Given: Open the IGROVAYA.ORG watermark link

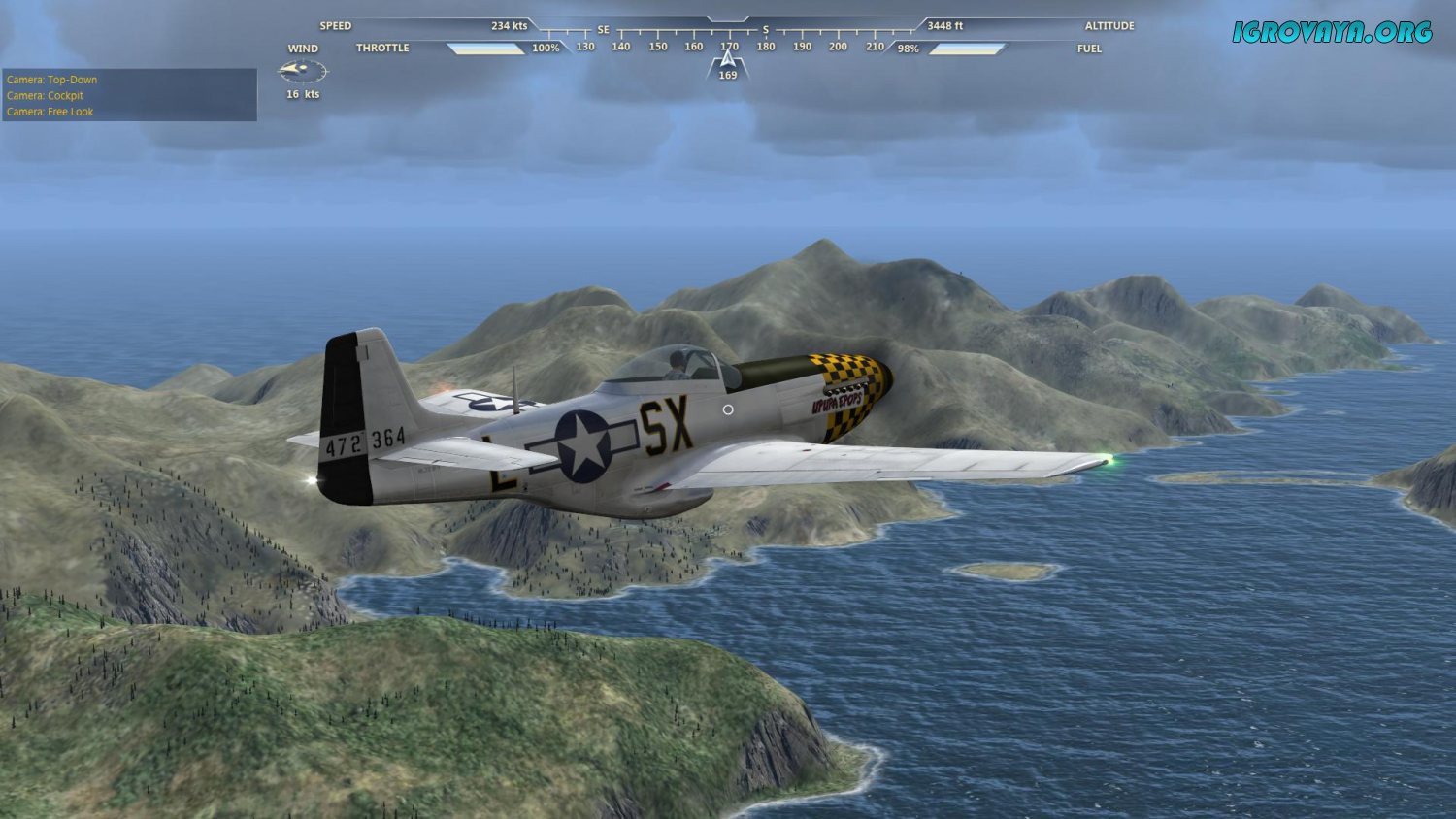Looking at the screenshot, I should coord(1332,32).
